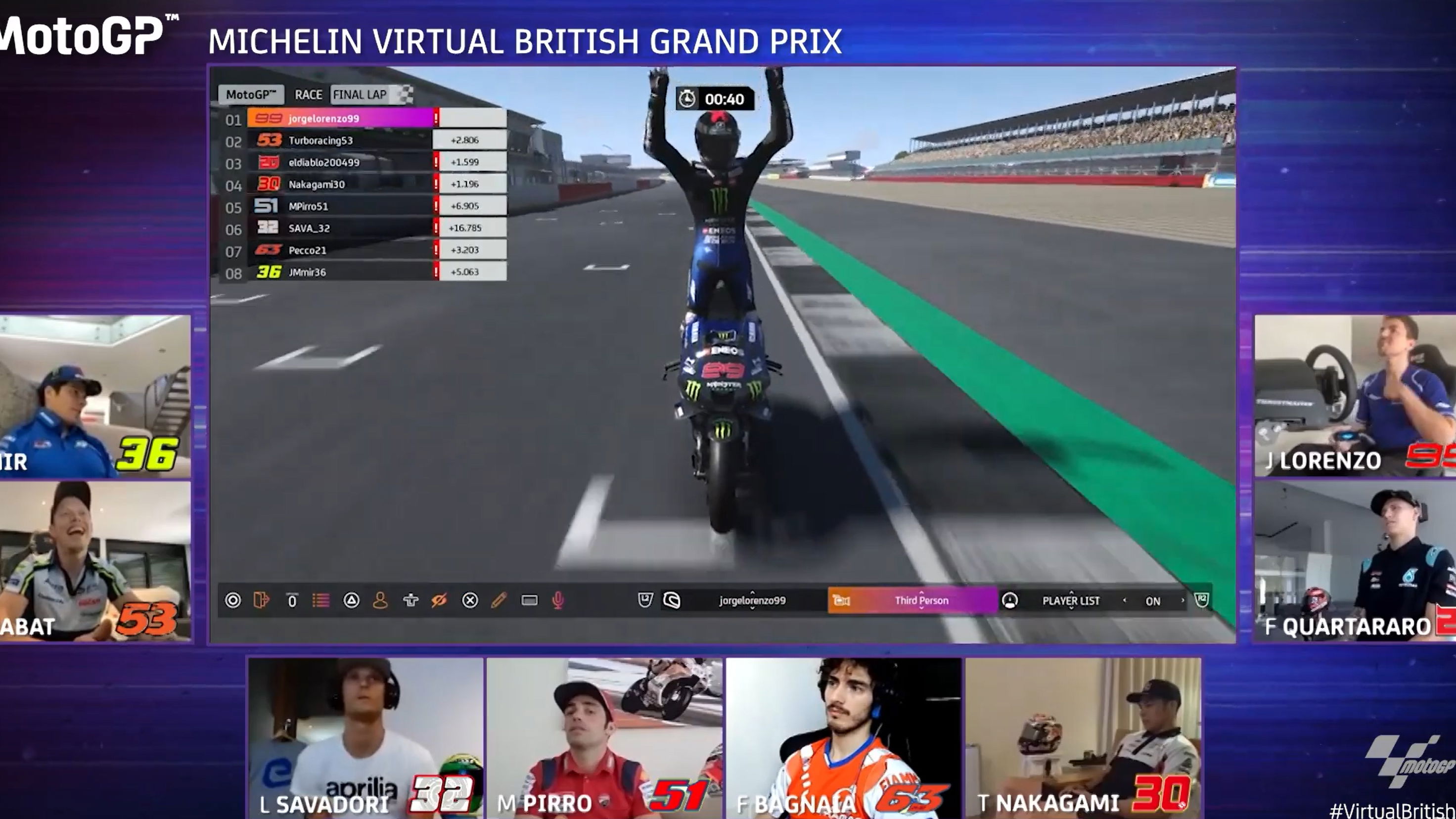Select Turboracing53 in the standings list
Image resolution: width=1456 pixels, height=819 pixels.
[340, 140]
